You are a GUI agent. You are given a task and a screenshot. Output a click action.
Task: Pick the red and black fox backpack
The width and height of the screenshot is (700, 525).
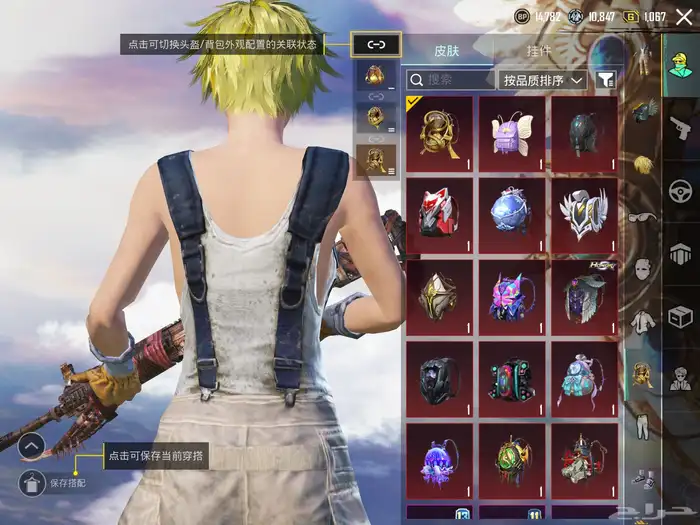(x=440, y=214)
